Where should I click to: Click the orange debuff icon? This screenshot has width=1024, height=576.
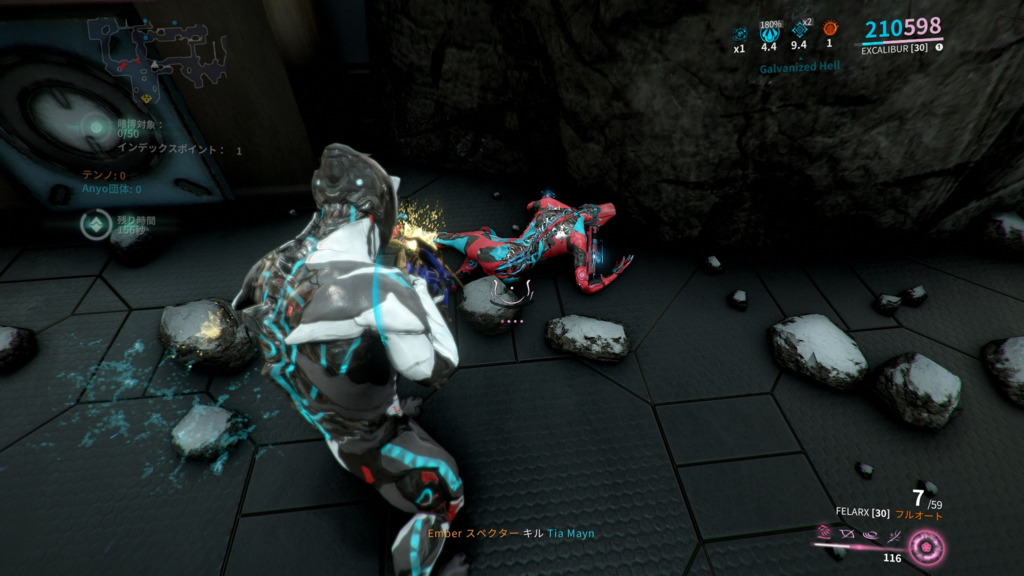click(x=829, y=29)
